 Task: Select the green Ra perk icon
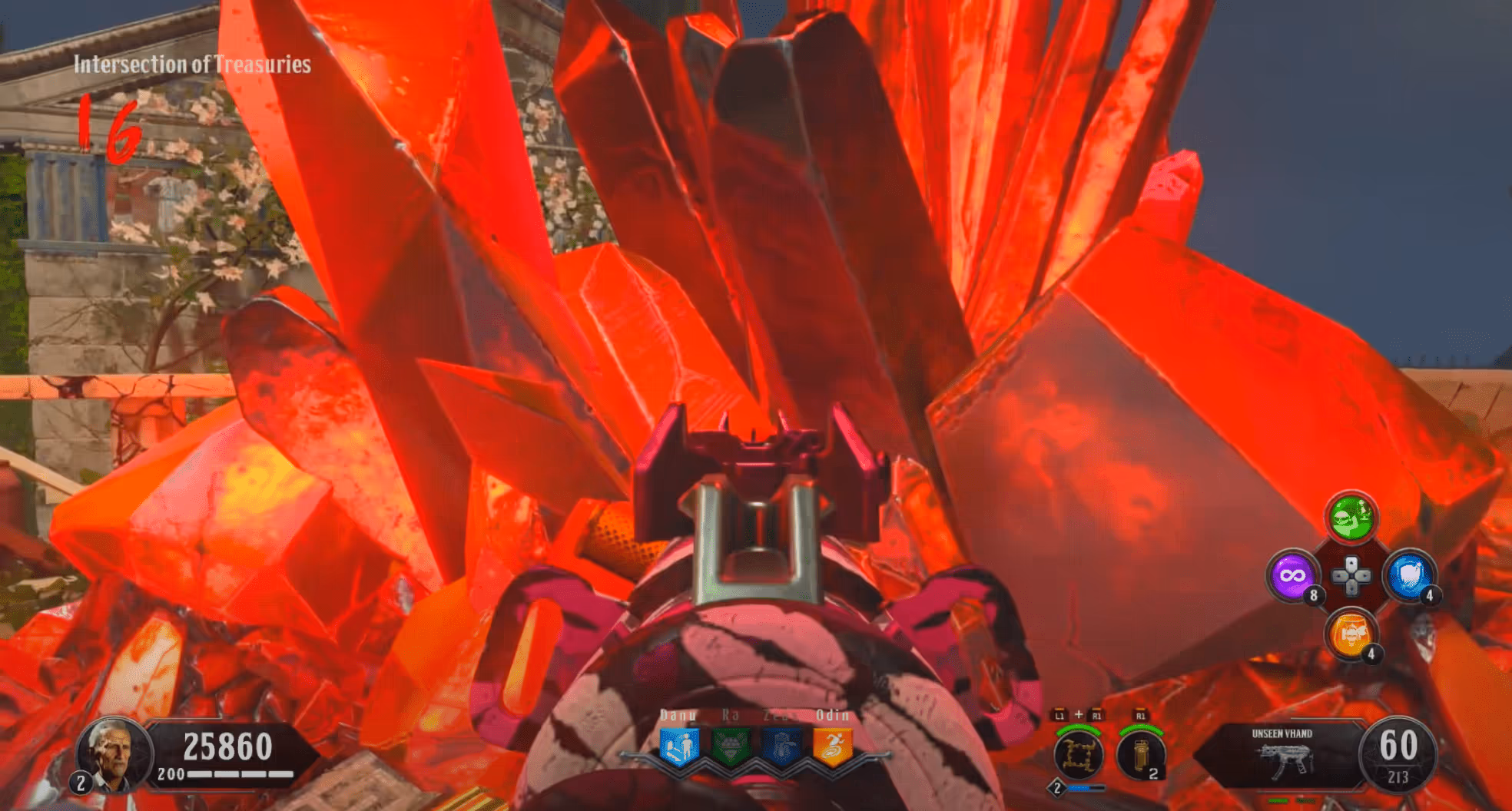click(730, 746)
